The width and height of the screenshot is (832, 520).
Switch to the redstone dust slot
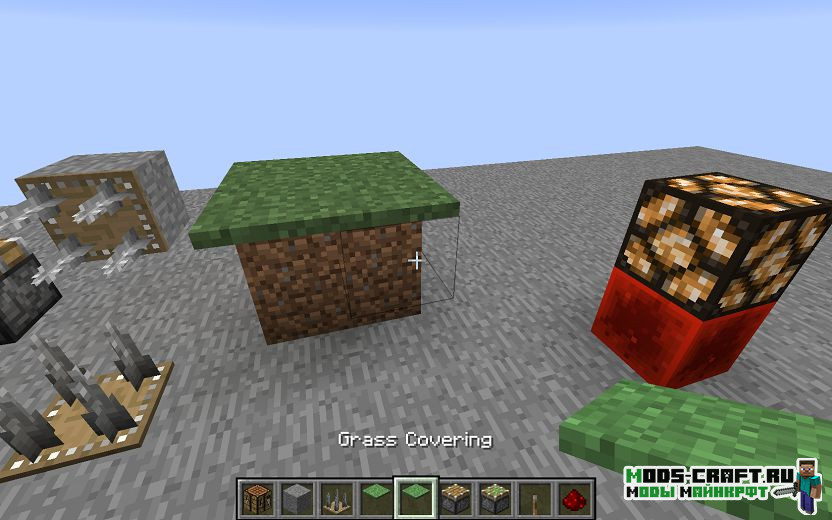point(575,497)
